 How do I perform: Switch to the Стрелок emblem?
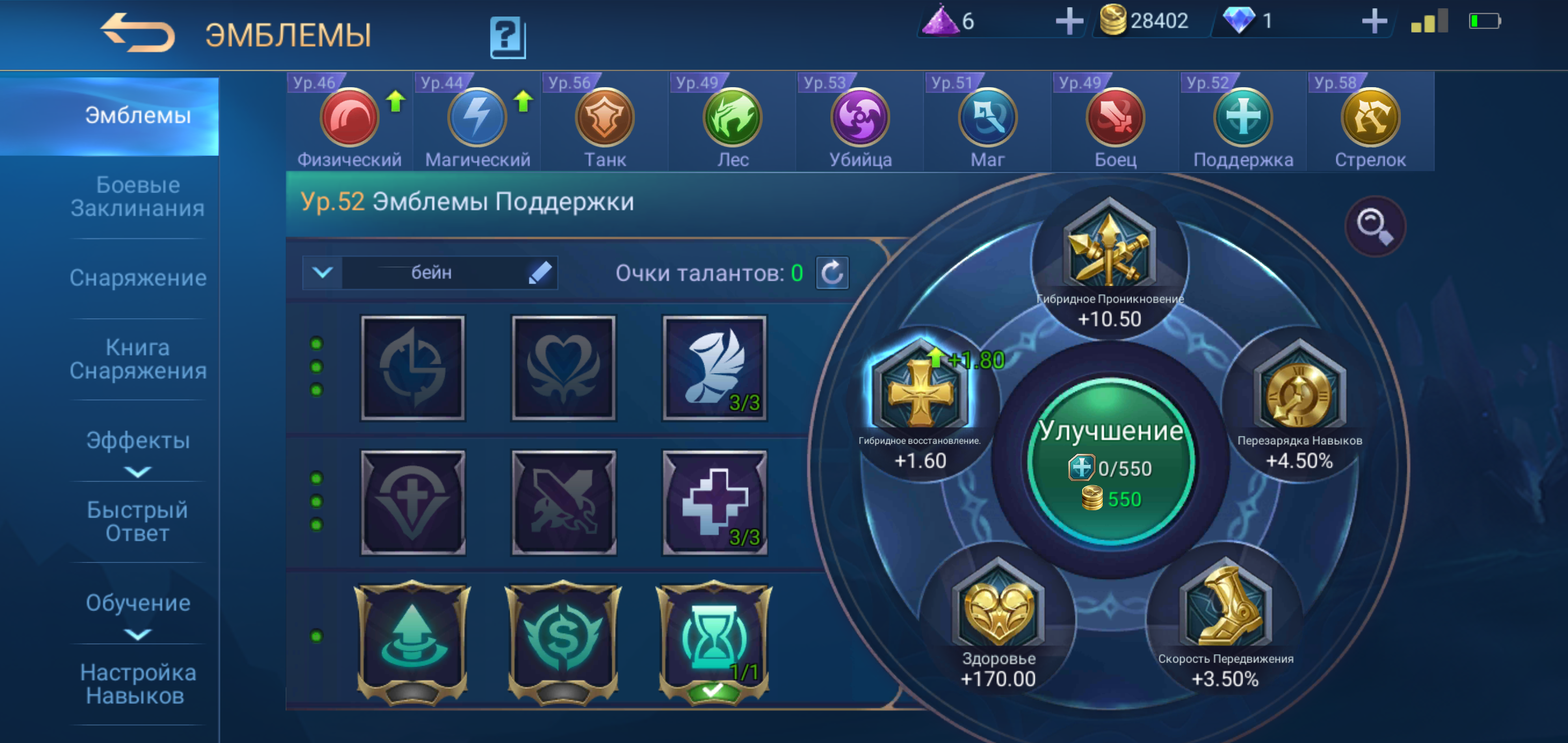(1369, 119)
